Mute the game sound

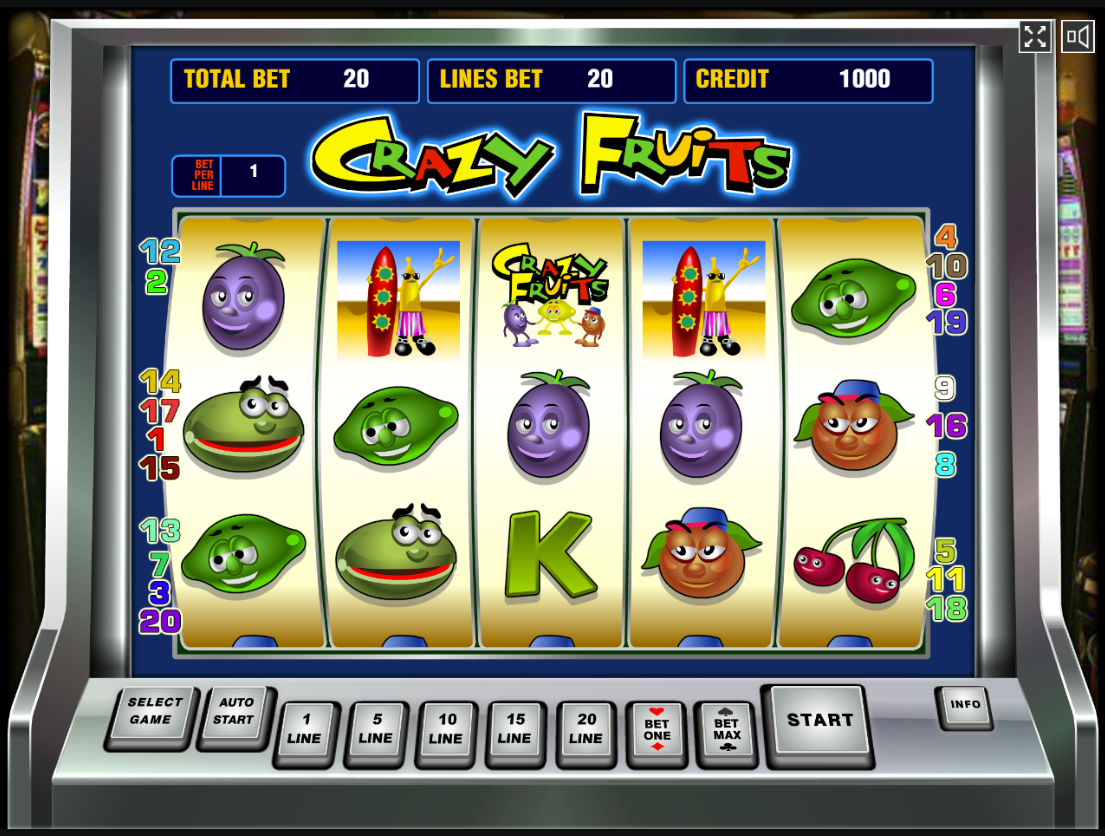coord(1077,37)
